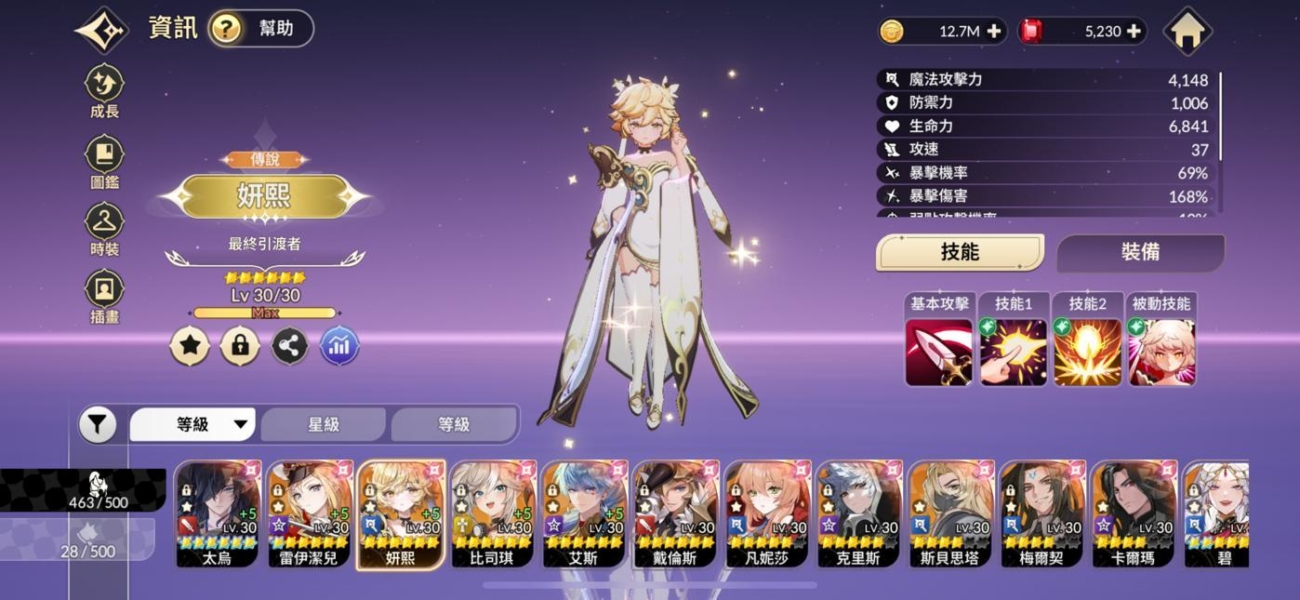The image size is (1300, 600).
Task: Add gold with the coin plus button
Action: (994, 31)
